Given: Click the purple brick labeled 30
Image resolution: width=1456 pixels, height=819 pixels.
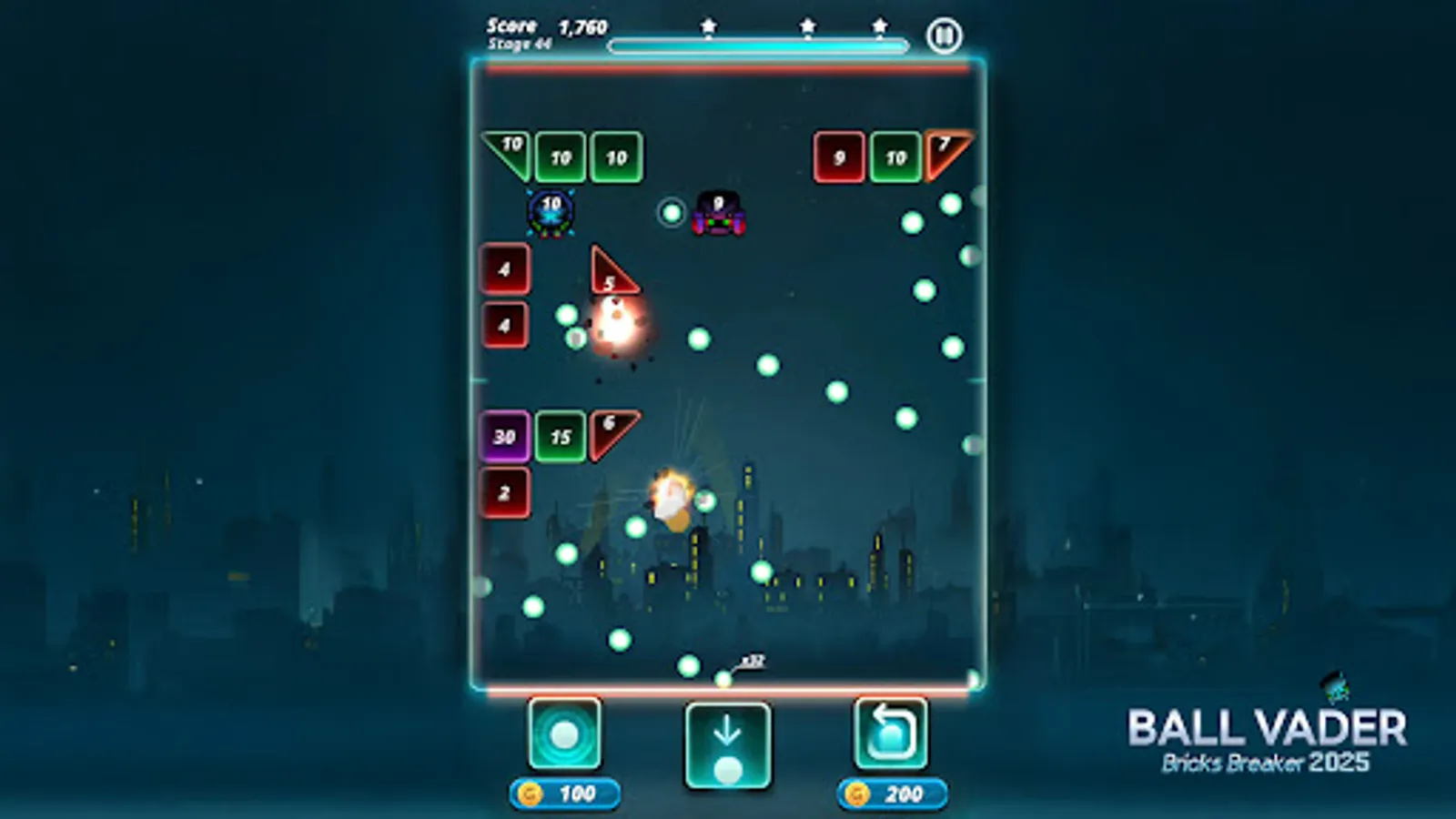Looking at the screenshot, I should [503, 435].
